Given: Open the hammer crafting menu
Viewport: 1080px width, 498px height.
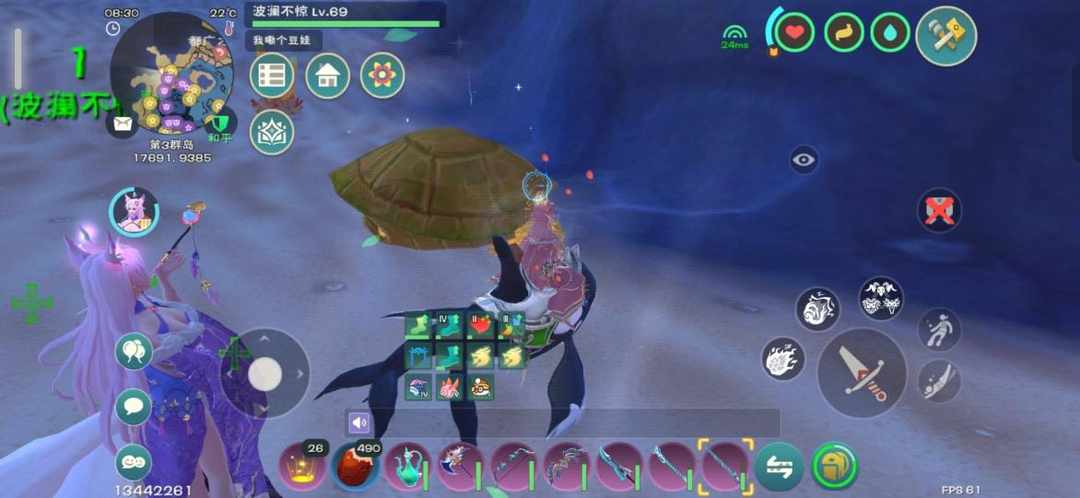Looking at the screenshot, I should pyautogui.click(x=945, y=36).
